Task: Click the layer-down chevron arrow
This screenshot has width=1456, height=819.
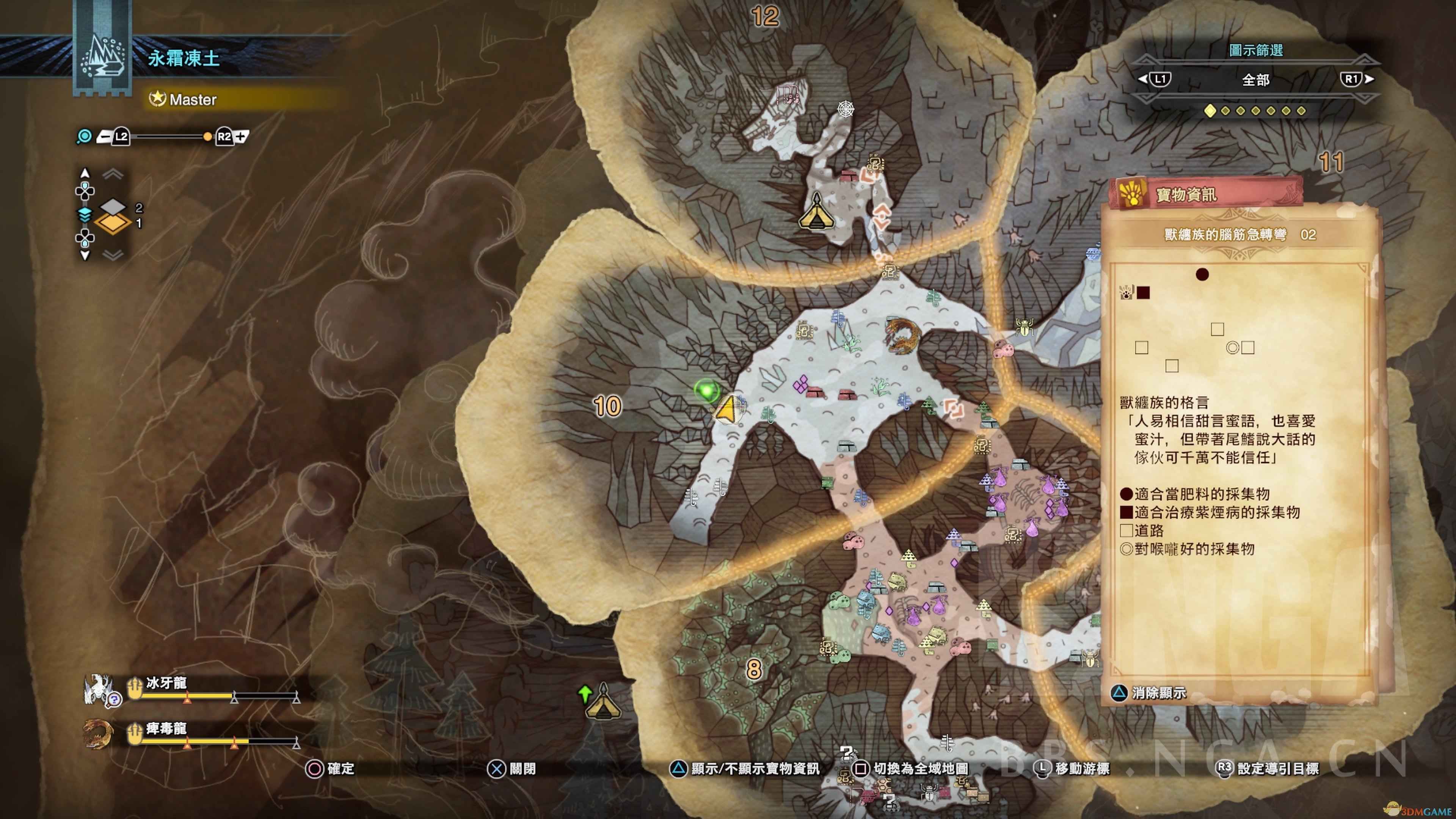Action: click(x=113, y=255)
